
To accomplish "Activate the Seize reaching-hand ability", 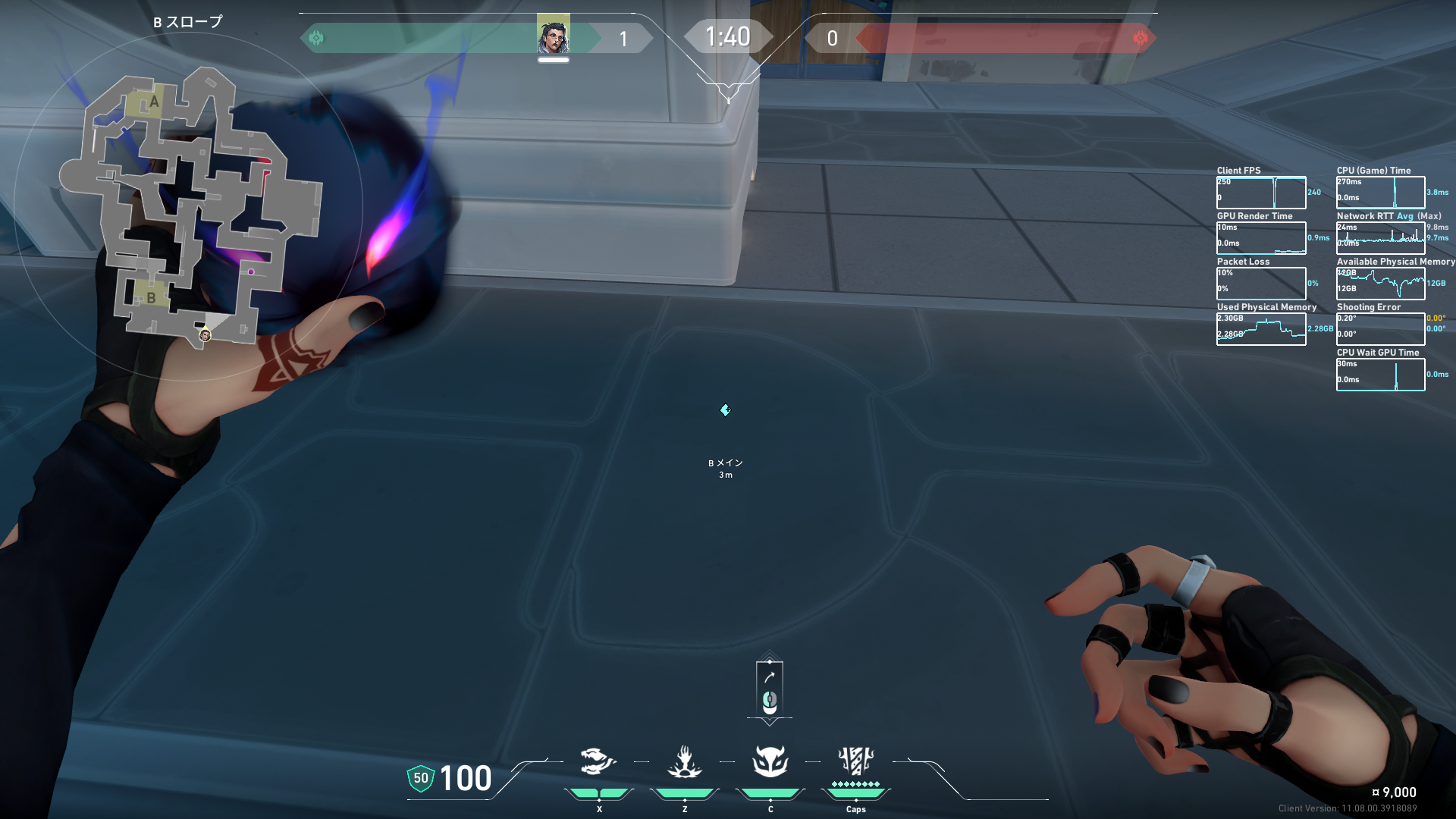I will (684, 761).
